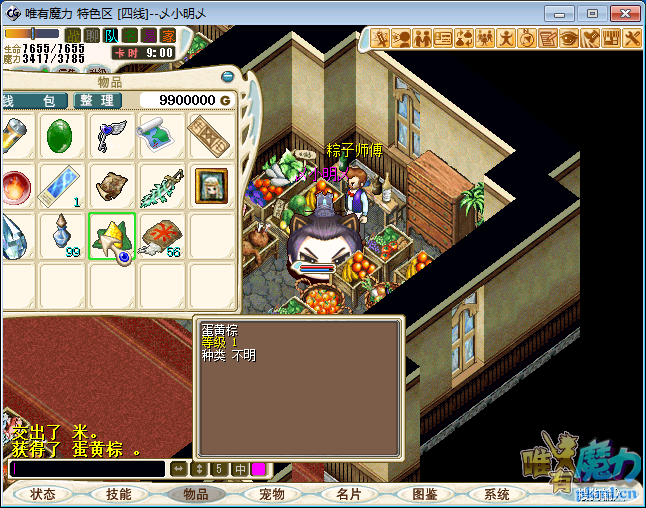
Task: Choose the treasure map item
Action: pos(160,136)
